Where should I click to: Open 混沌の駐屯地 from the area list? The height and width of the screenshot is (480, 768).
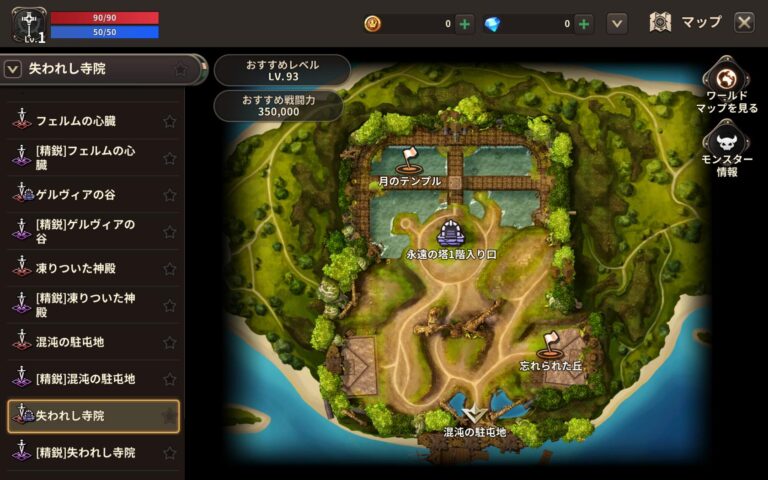[76, 342]
